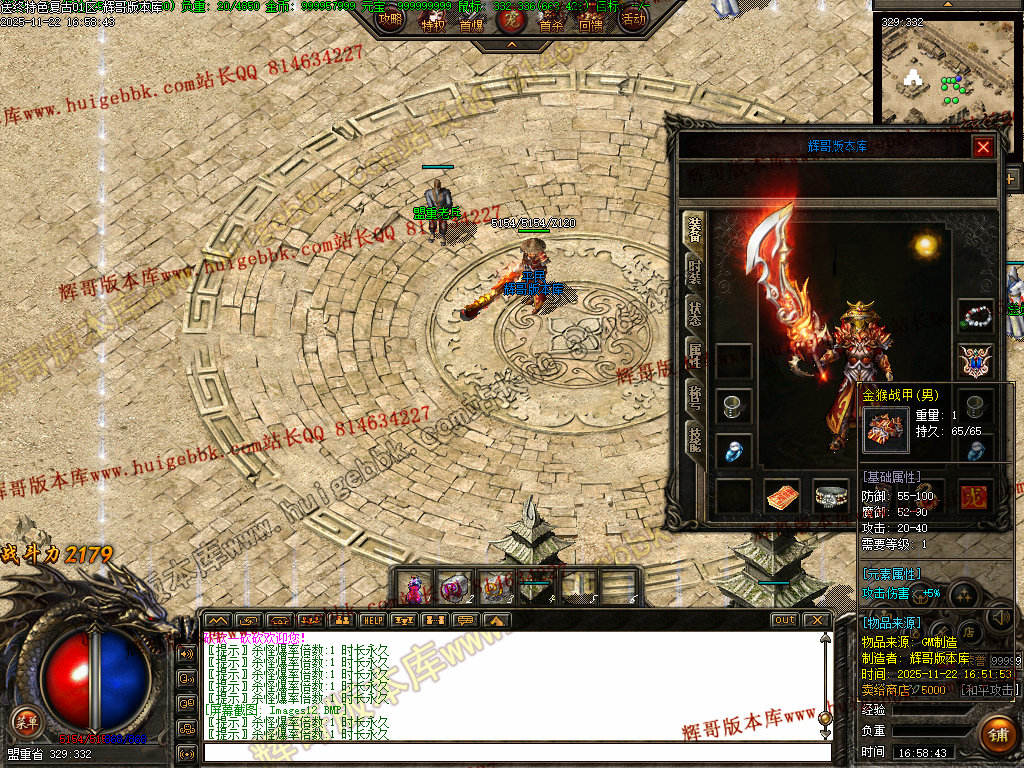Open the 攻略 guide button
Viewport: 1024px width, 768px height.
(390, 18)
